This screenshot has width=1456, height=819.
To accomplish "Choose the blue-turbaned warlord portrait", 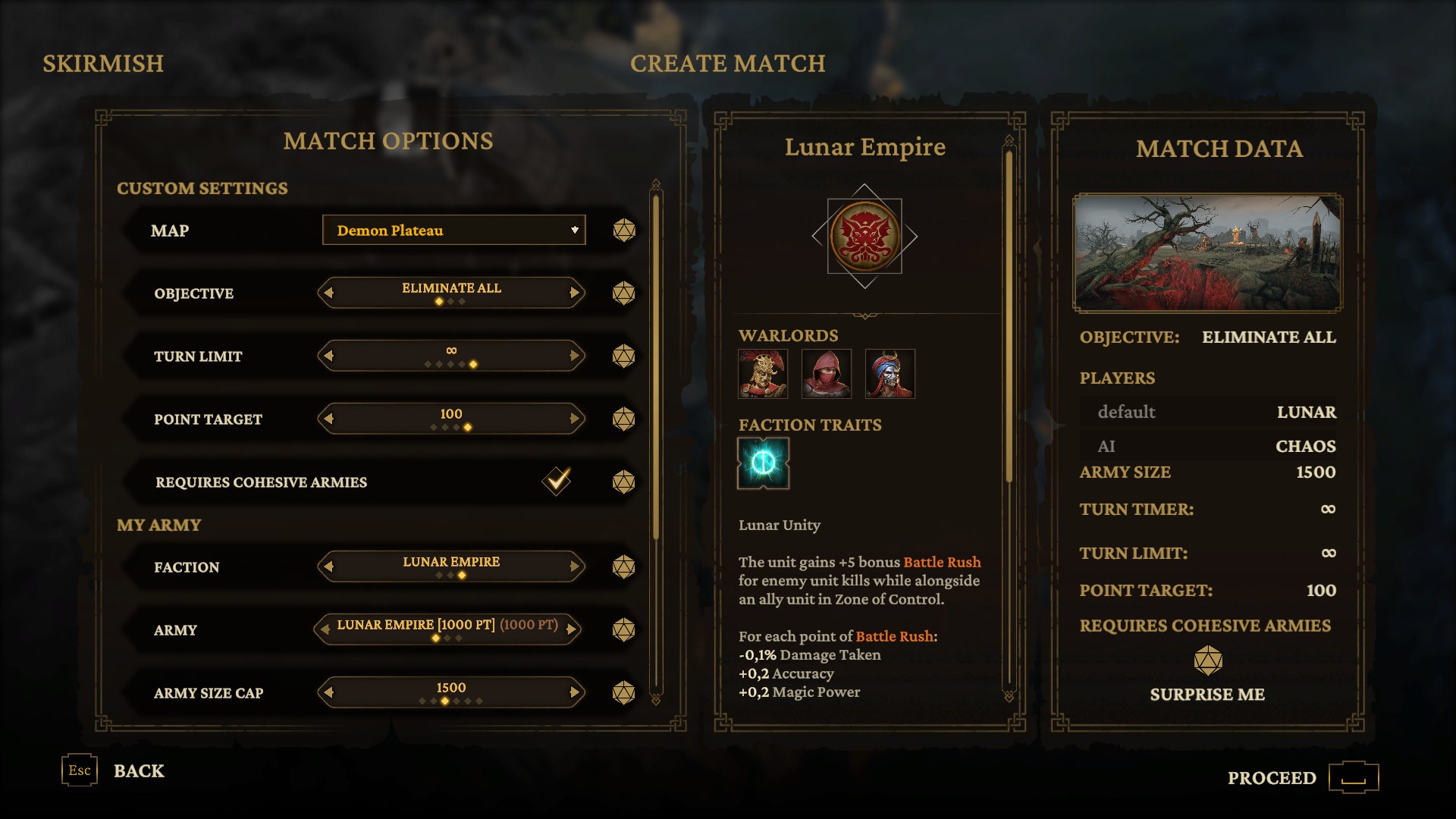I will click(x=890, y=374).
